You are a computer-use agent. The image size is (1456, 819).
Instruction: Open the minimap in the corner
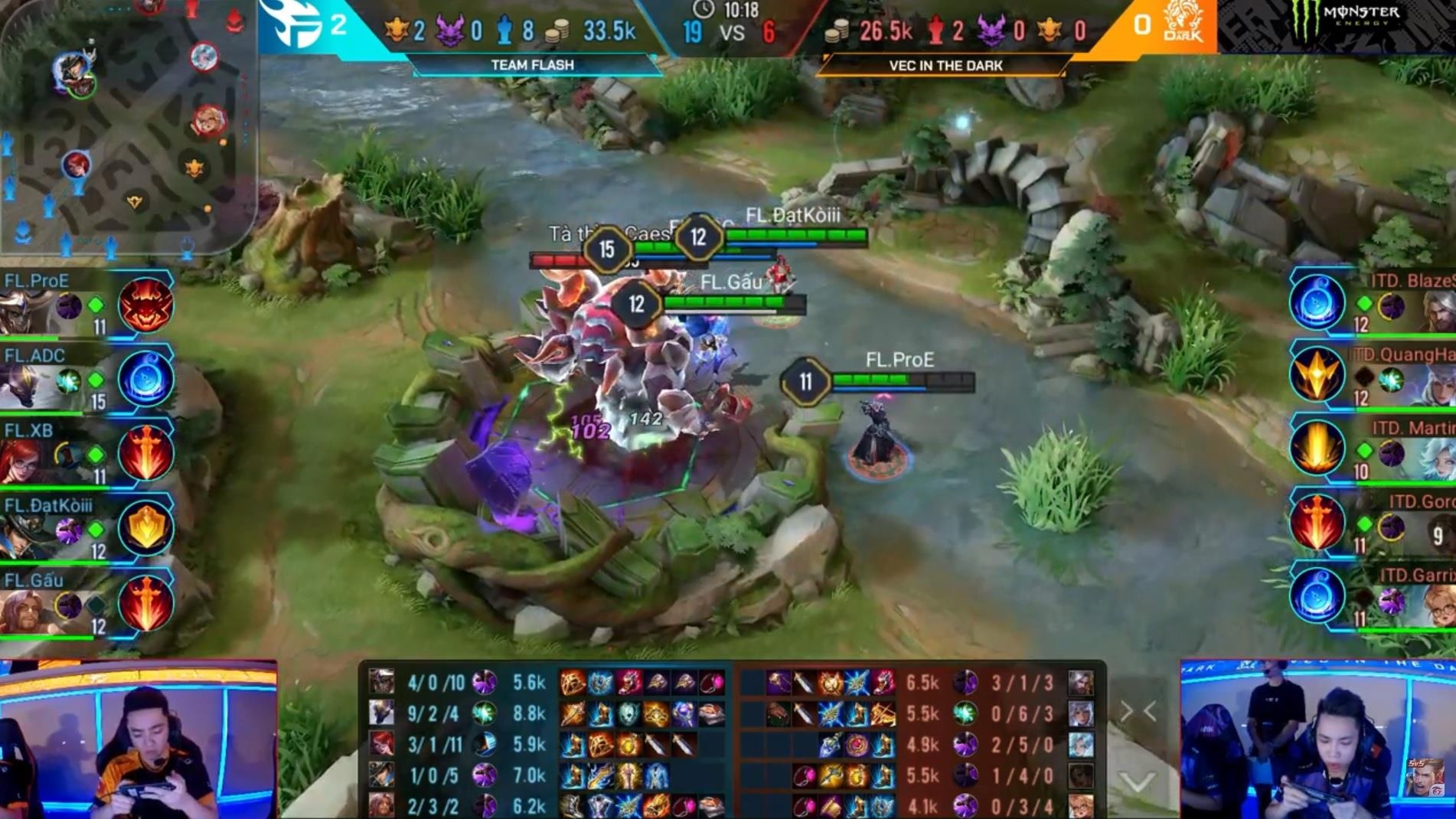[x=126, y=126]
